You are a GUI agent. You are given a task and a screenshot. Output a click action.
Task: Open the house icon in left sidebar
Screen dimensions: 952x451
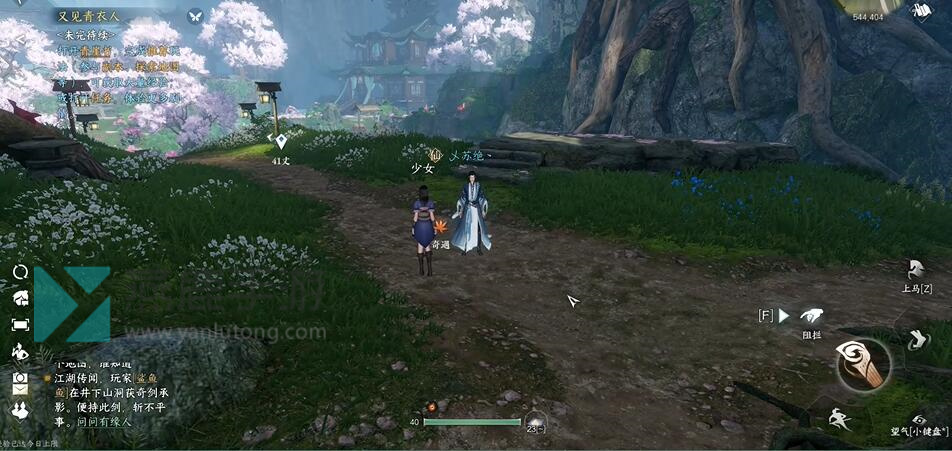click(x=20, y=298)
